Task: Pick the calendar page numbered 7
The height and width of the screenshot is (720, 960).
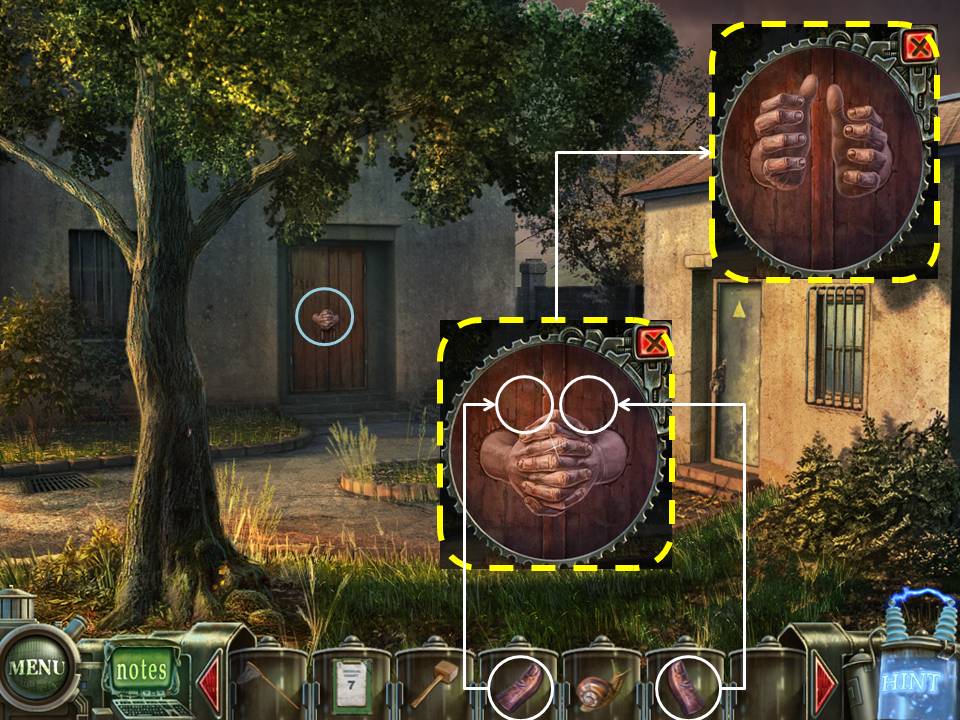Action: (x=351, y=685)
